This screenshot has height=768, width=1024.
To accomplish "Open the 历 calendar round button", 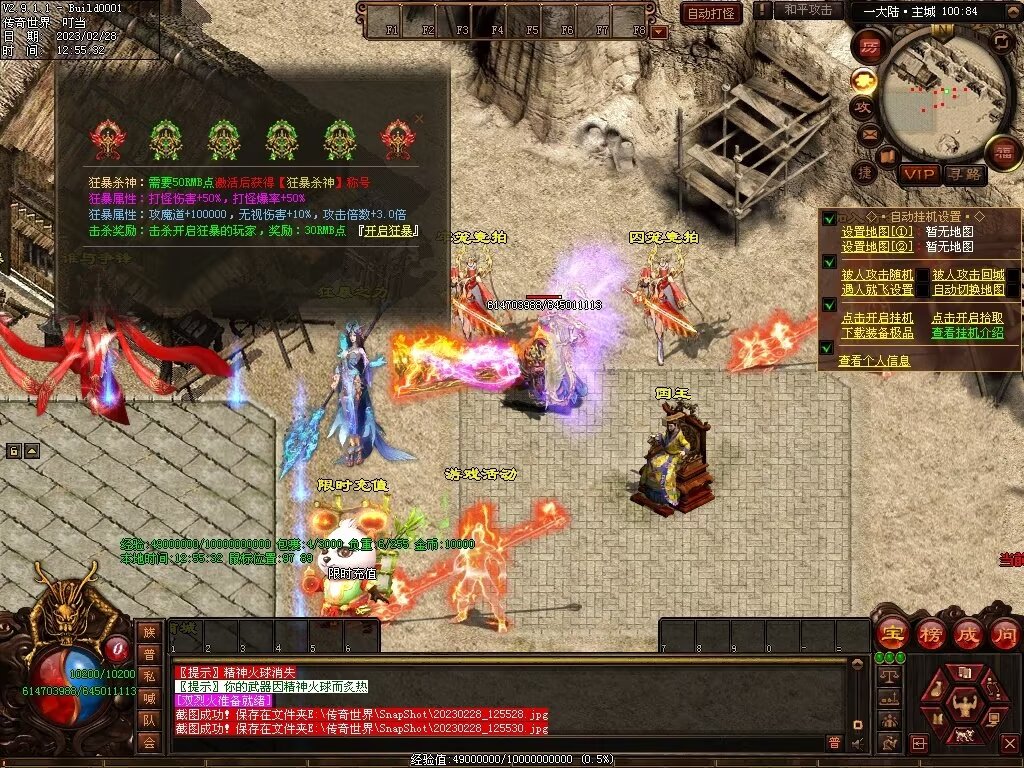I will [870, 46].
